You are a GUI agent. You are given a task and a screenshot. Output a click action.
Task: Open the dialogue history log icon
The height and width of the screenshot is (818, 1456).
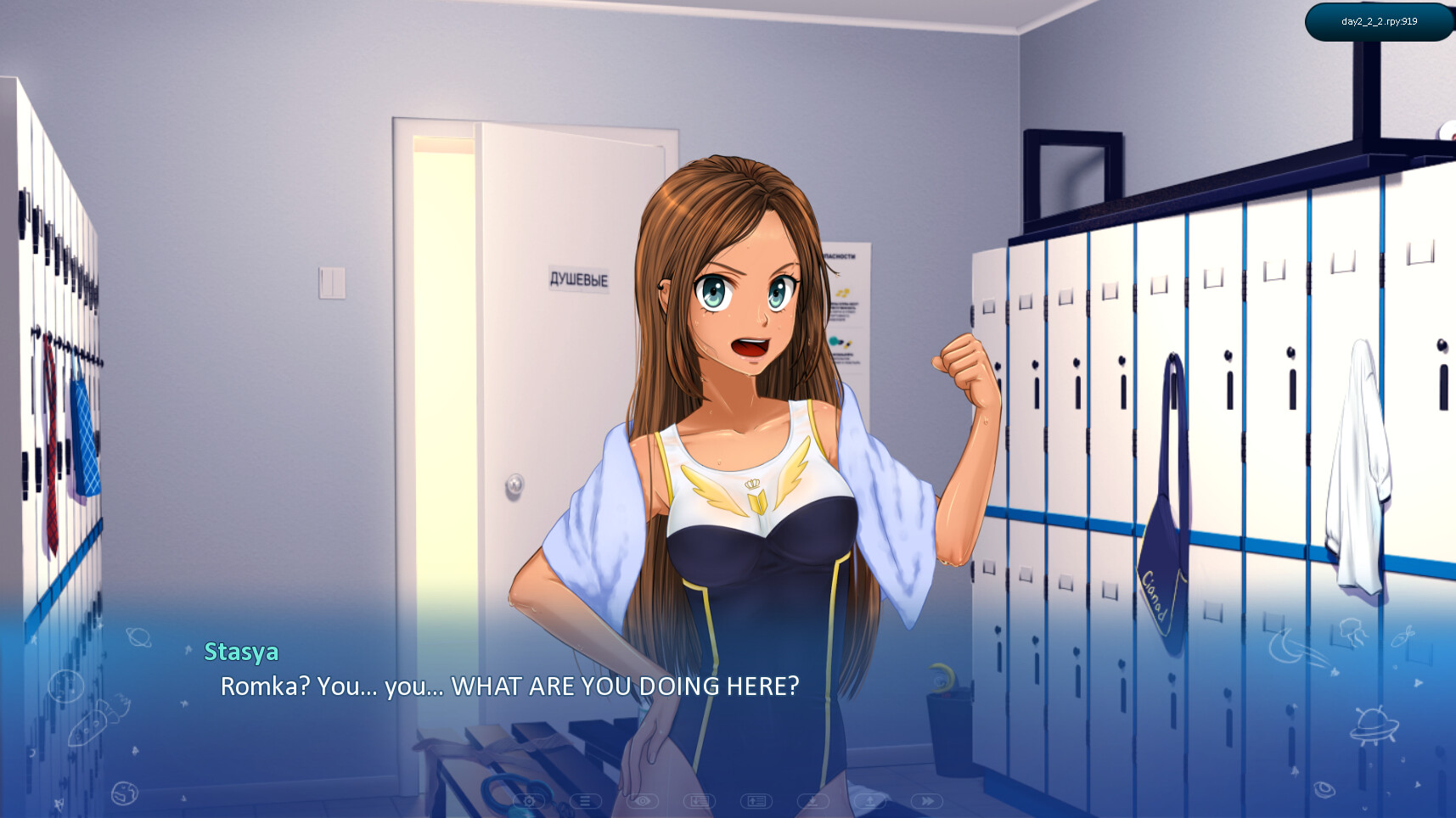pos(586,801)
